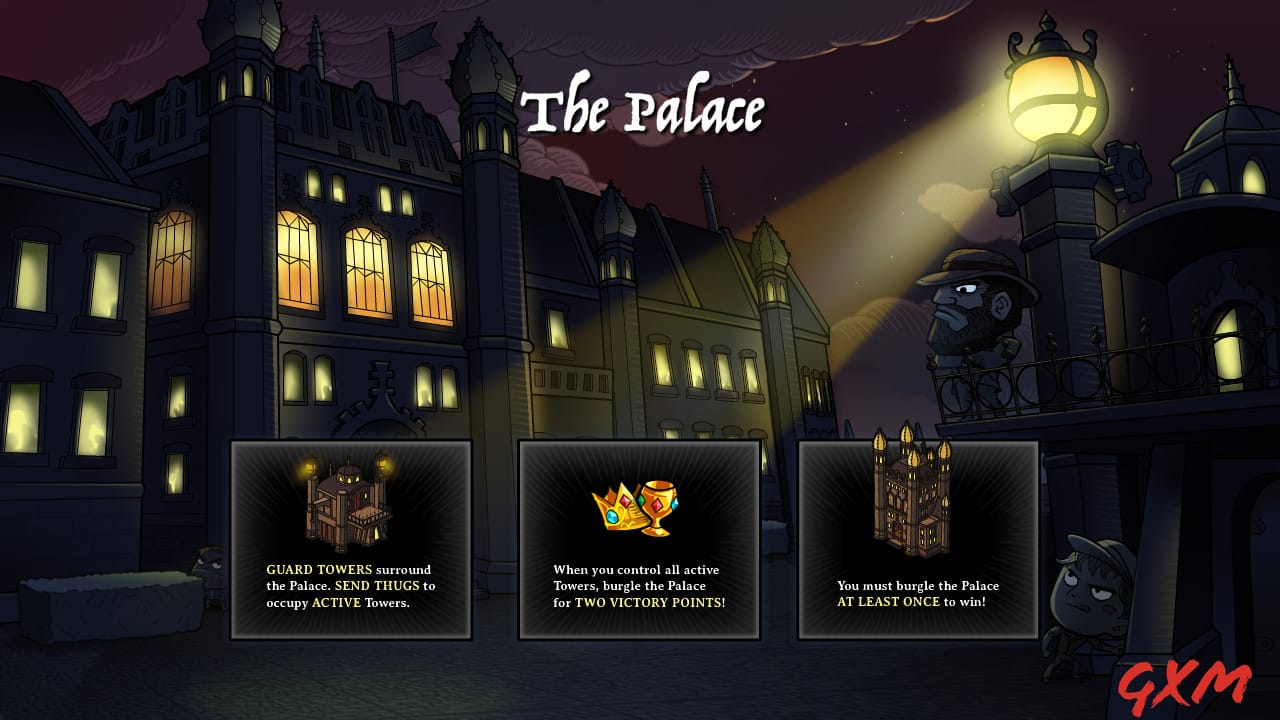The height and width of the screenshot is (720, 1280).
Task: Click the small lurking thug beside left card
Action: pyautogui.click(x=213, y=570)
